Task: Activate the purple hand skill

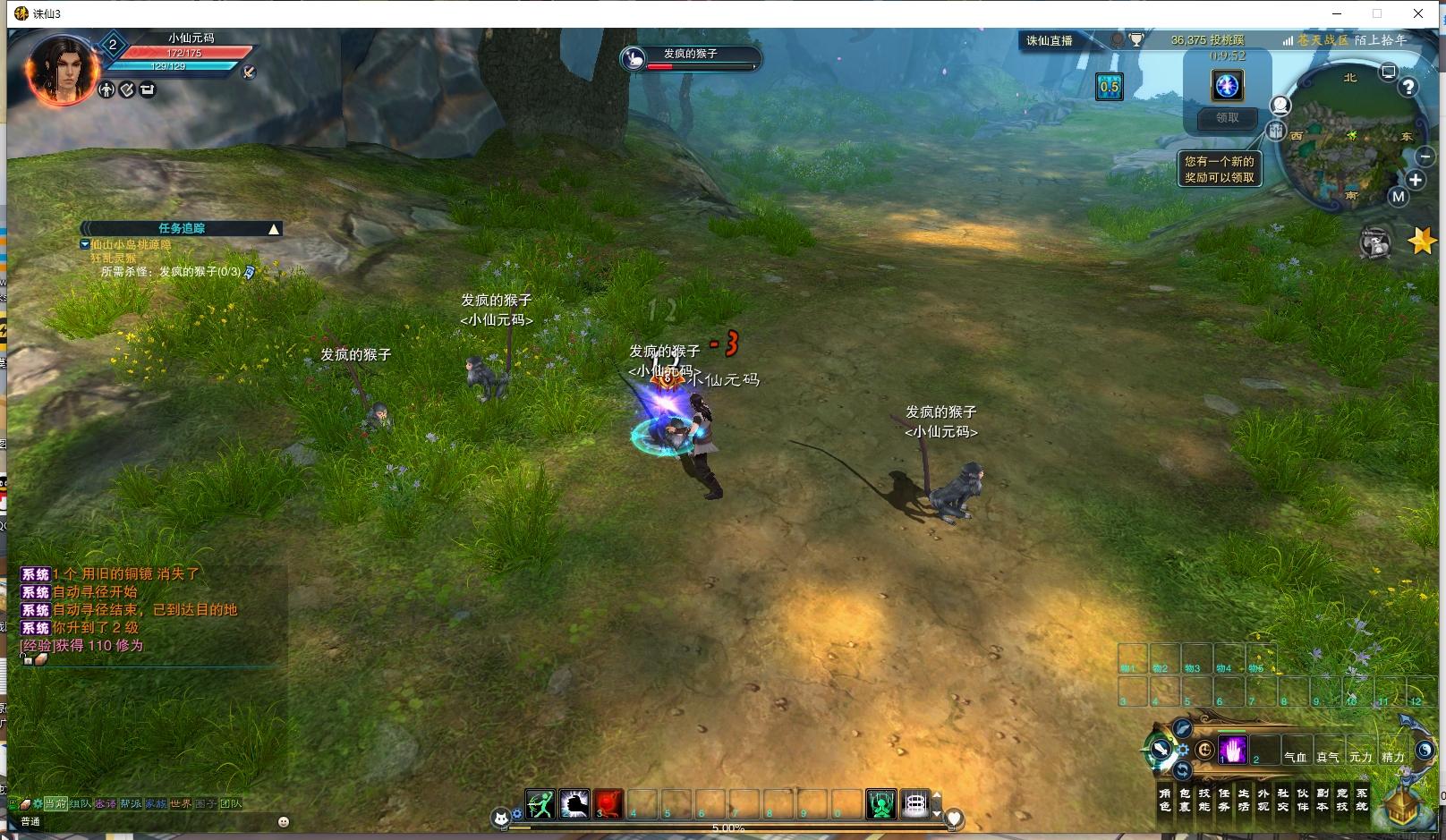Action: [1232, 750]
